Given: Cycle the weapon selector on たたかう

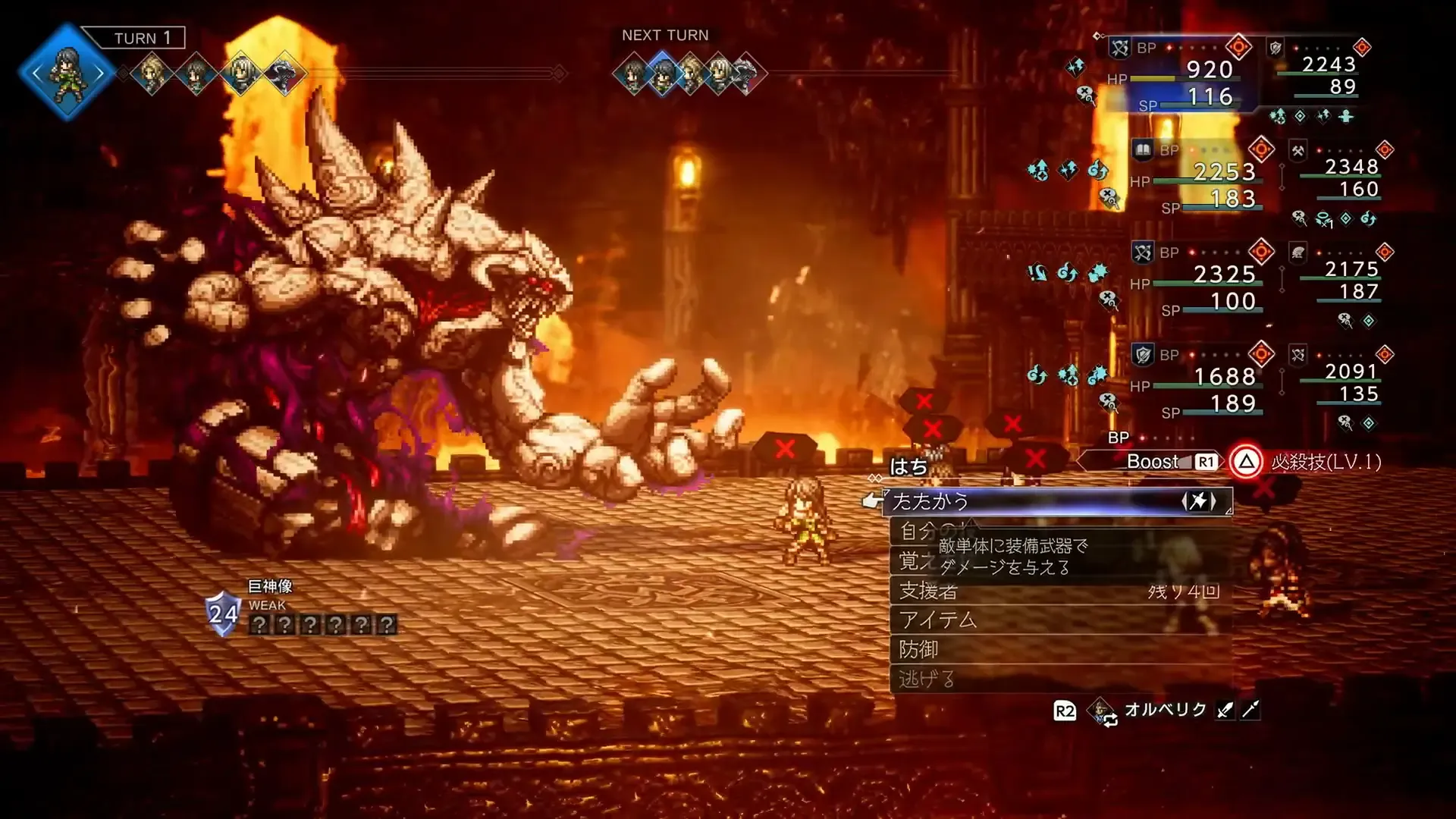Looking at the screenshot, I should [1198, 501].
